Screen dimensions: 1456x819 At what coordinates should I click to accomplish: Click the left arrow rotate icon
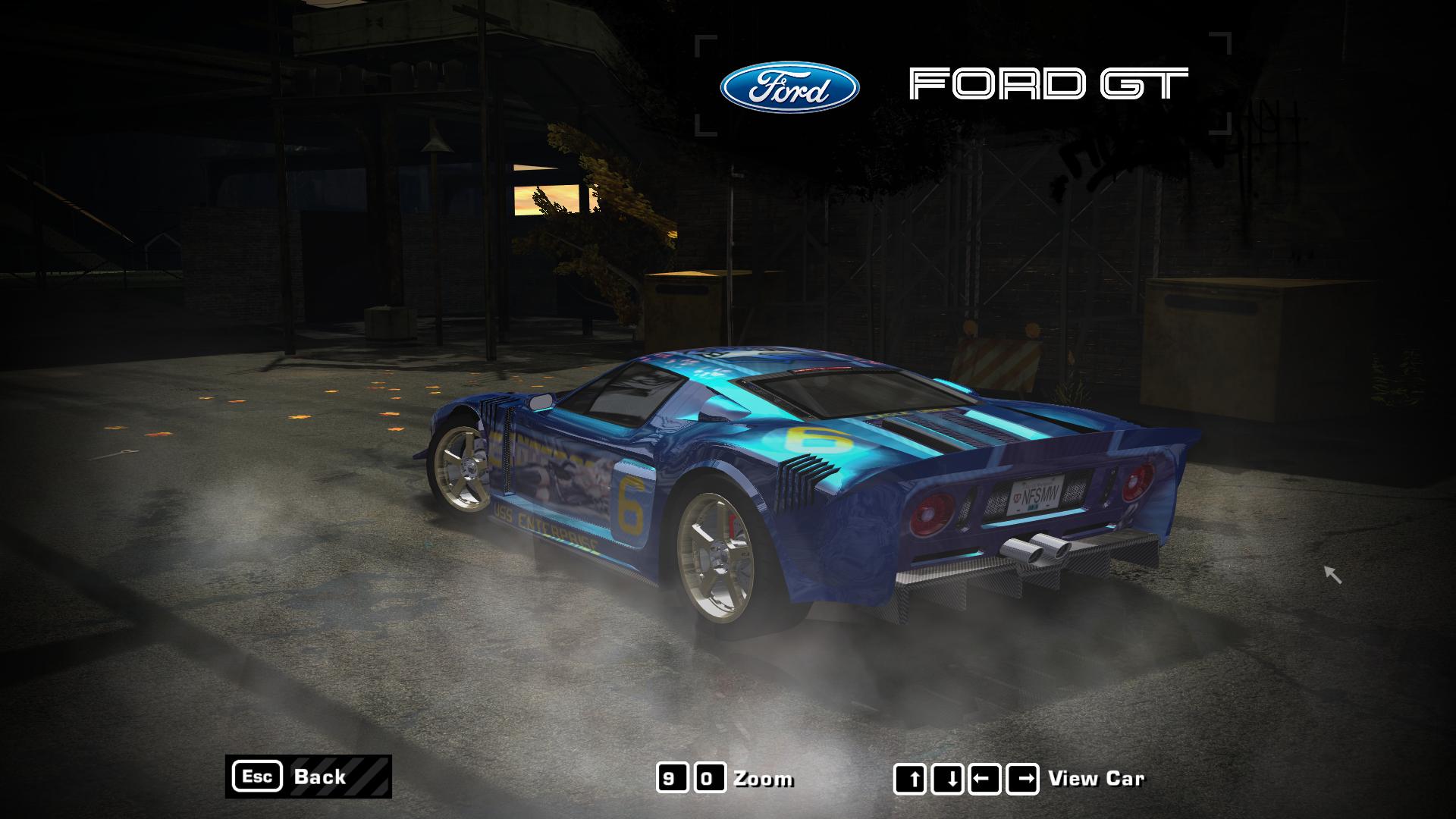point(986,779)
